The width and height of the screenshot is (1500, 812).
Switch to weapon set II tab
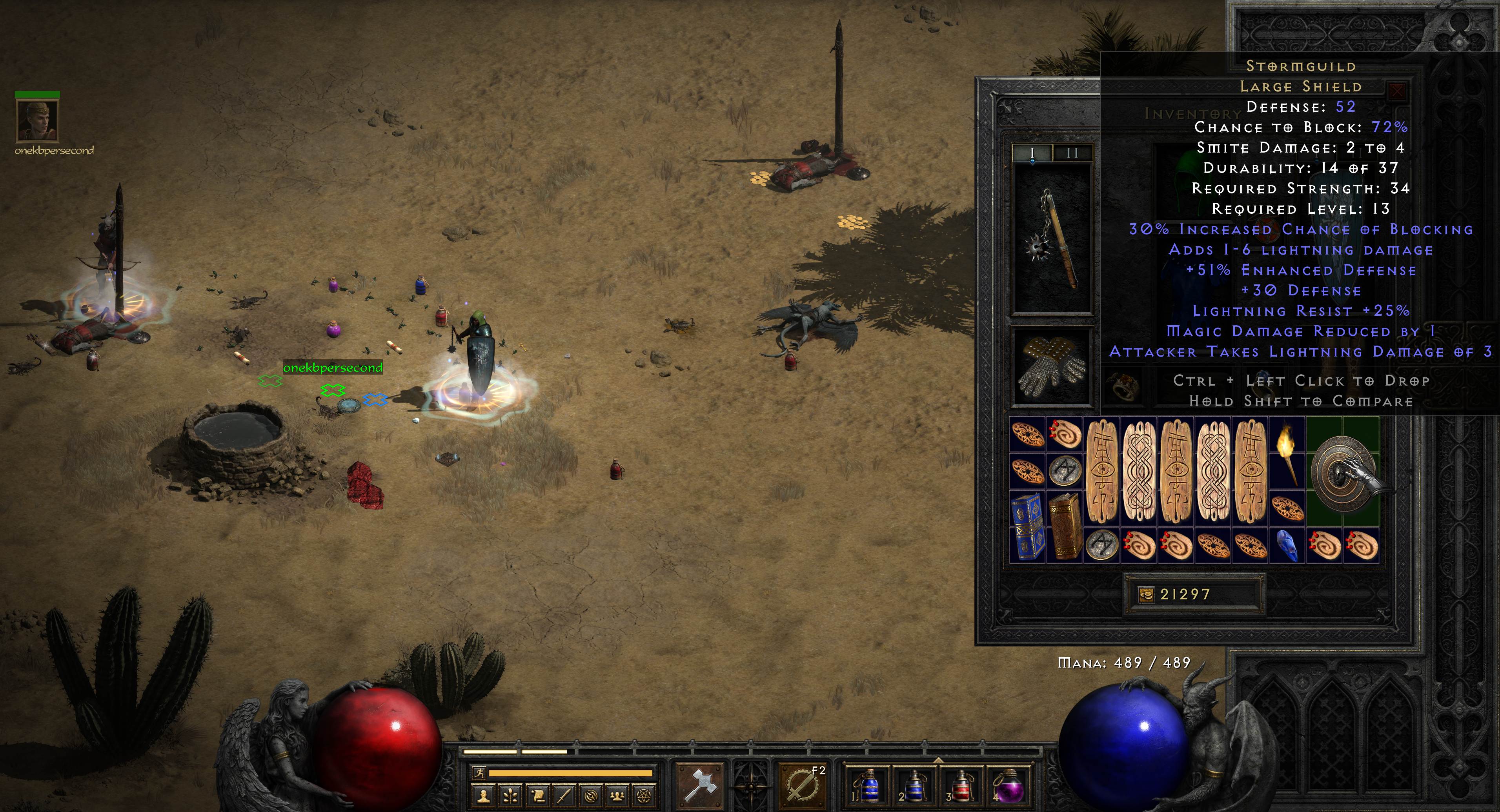(1072, 153)
